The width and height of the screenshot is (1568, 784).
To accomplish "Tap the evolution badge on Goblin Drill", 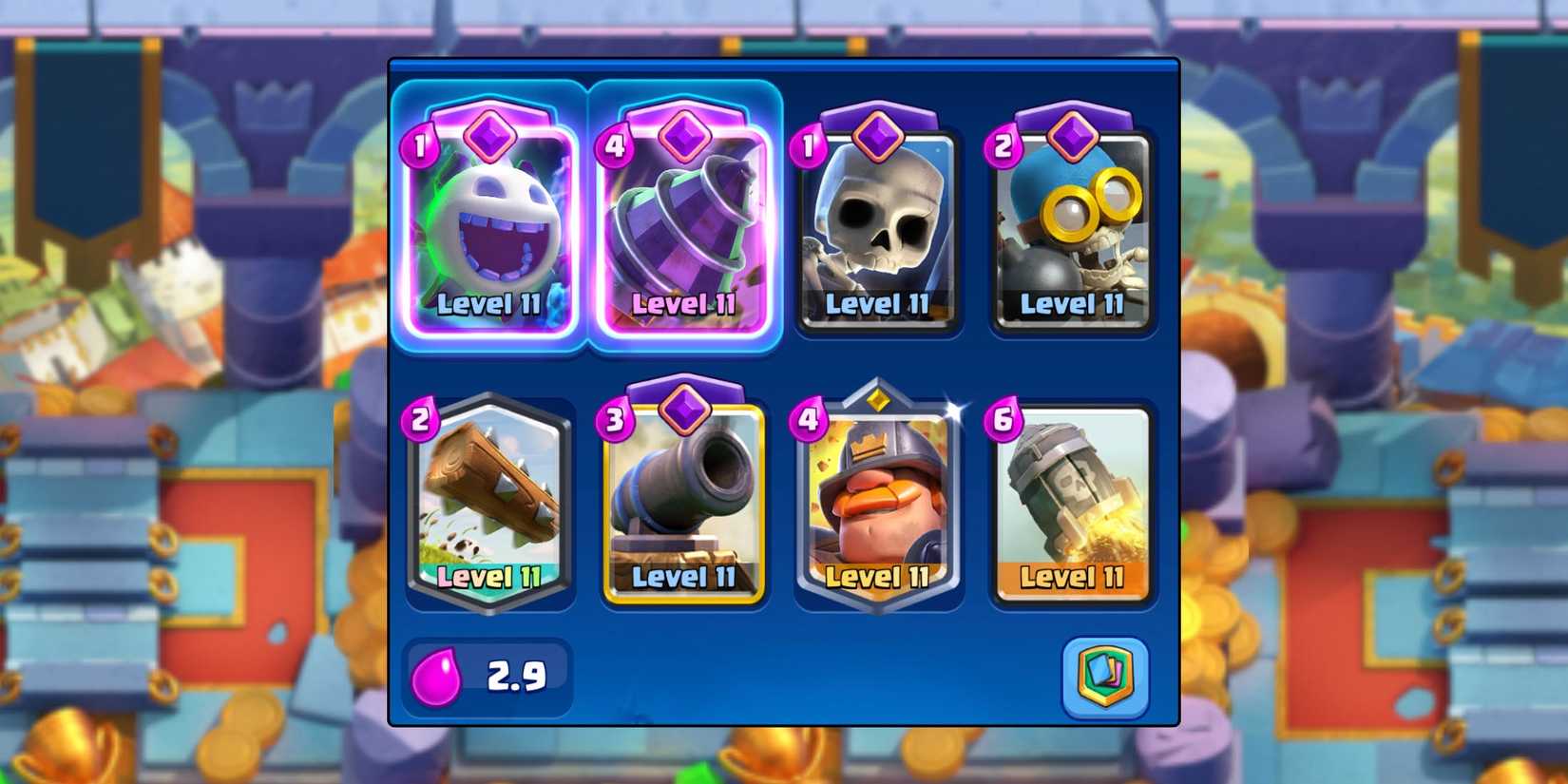I will [684, 136].
